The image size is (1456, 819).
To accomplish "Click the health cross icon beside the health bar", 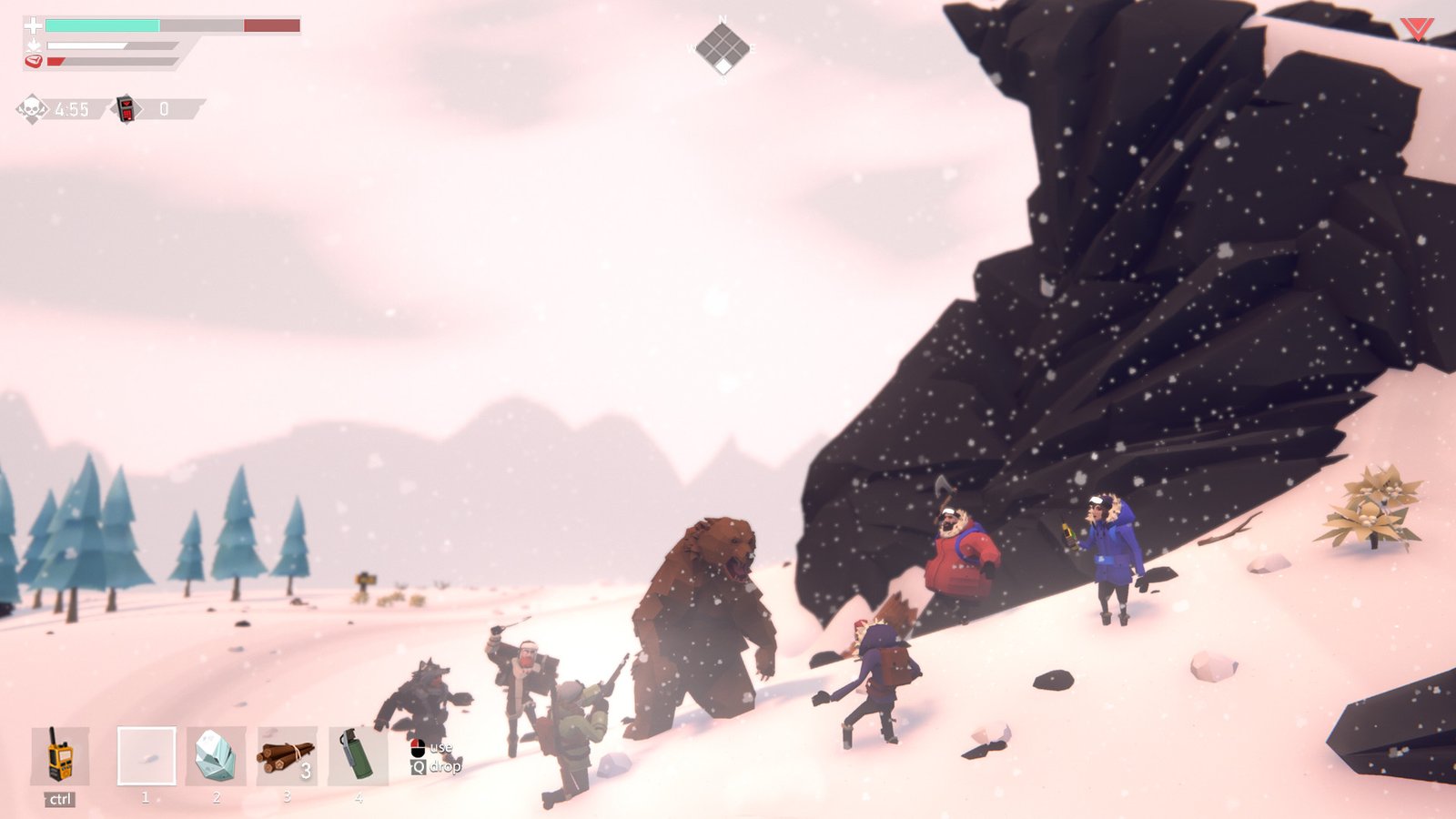I will click(34, 25).
